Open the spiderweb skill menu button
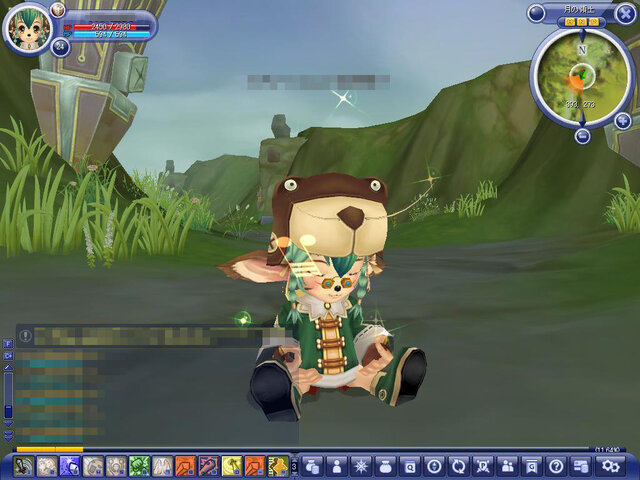The image size is (640, 480). [360, 466]
